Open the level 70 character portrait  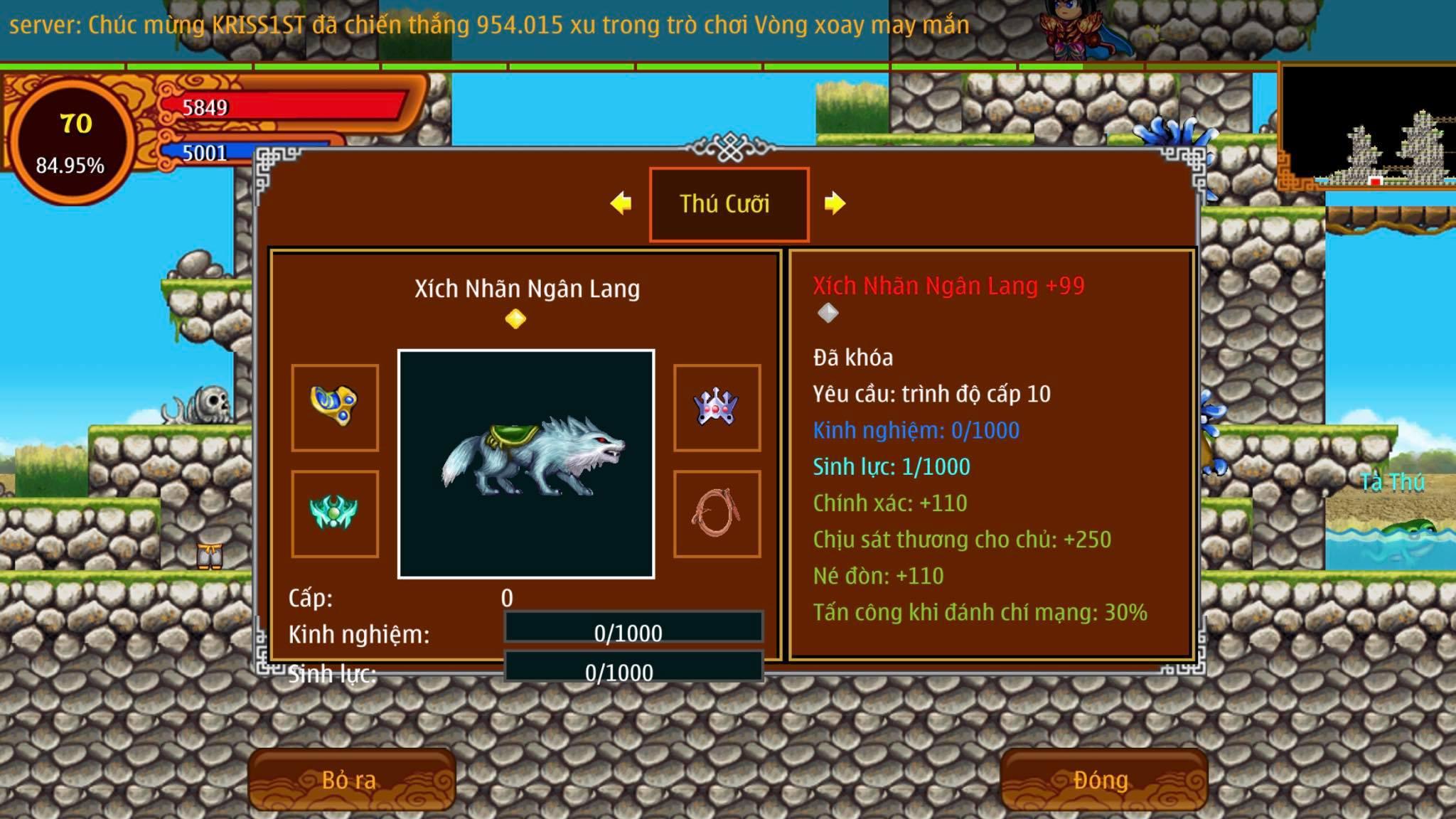pos(71,142)
